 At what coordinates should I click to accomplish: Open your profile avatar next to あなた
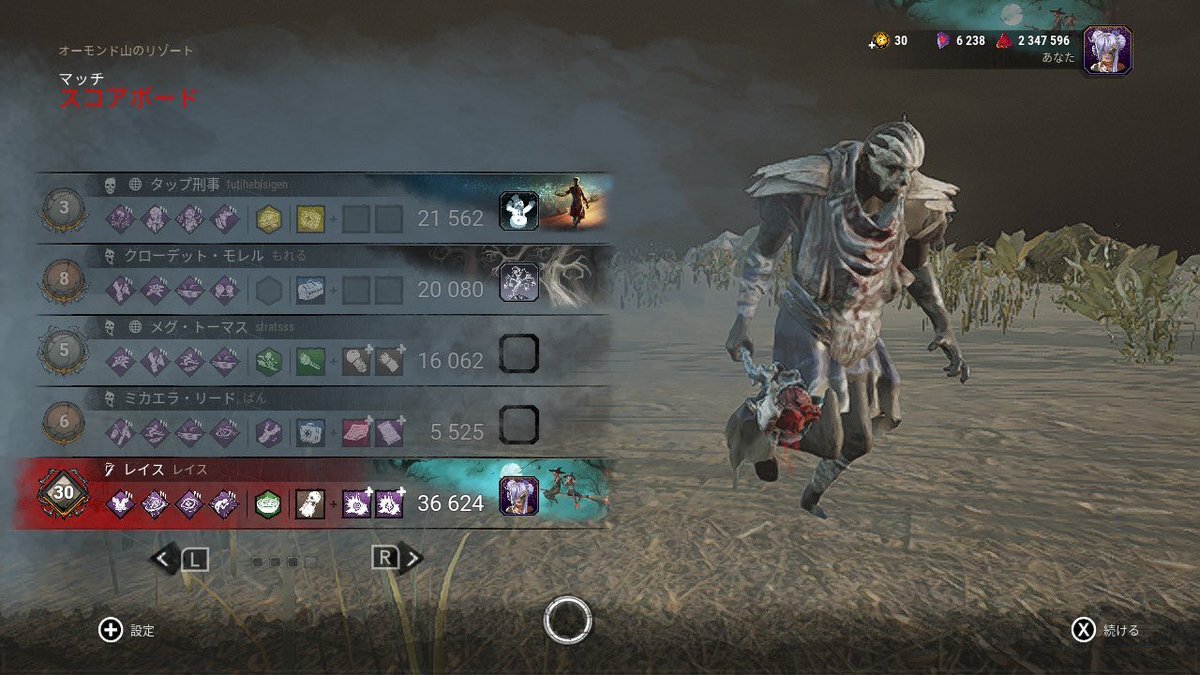1107,50
